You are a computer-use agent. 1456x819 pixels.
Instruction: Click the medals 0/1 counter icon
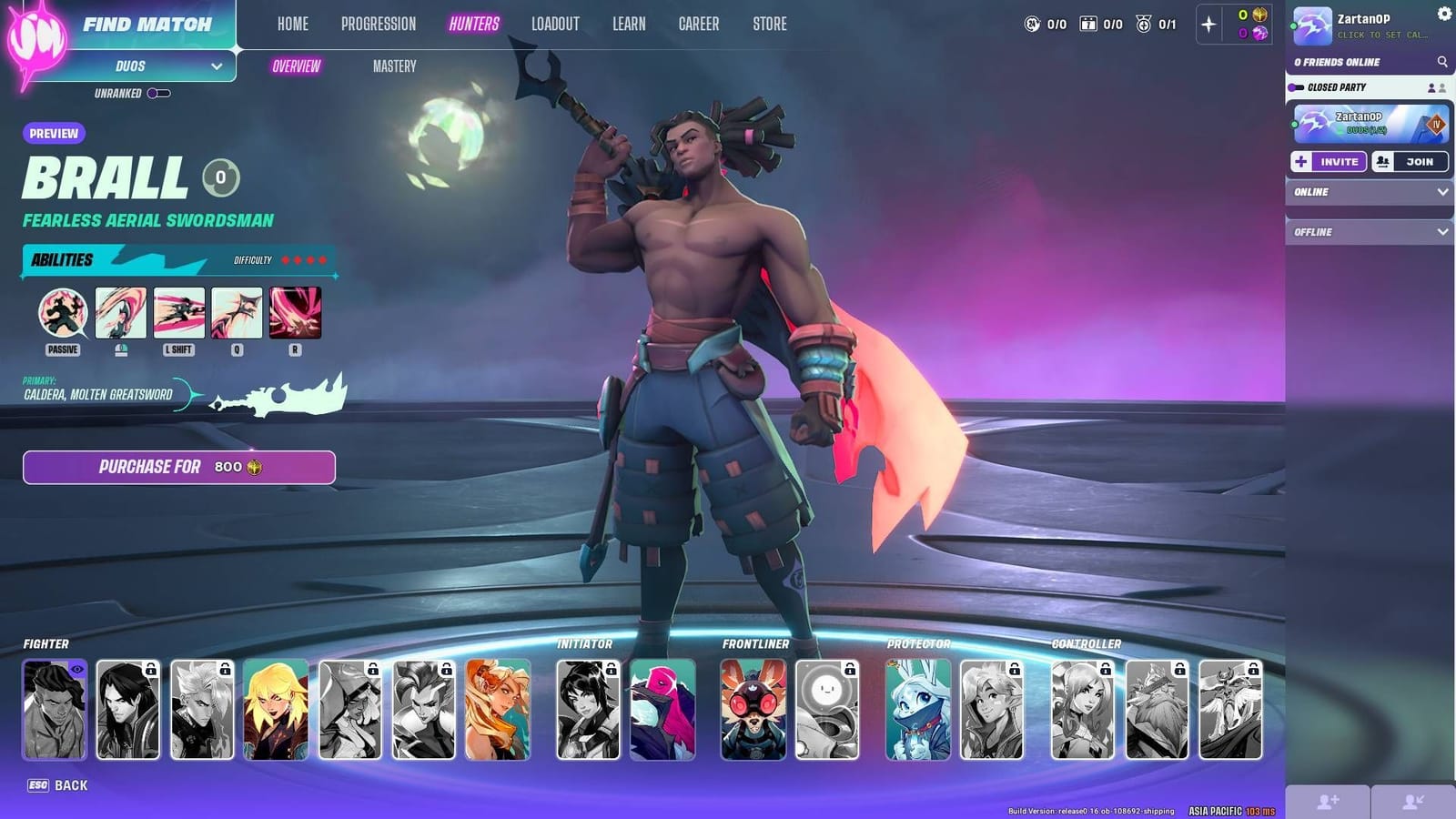(1143, 25)
